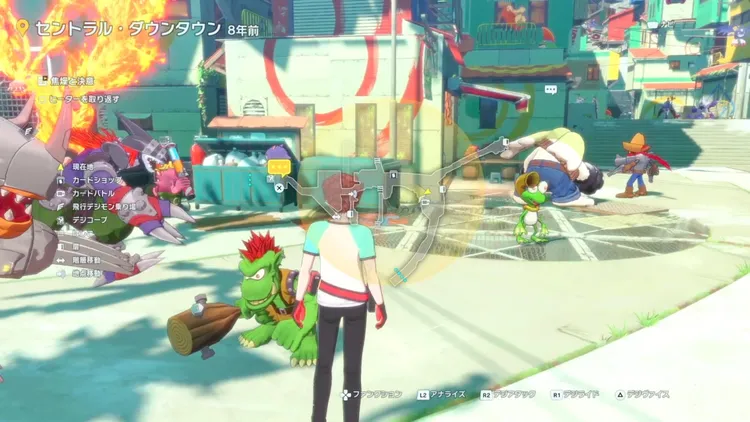Select the セントラル・ダウンタウン location header
The width and height of the screenshot is (750, 422).
coord(128,27)
